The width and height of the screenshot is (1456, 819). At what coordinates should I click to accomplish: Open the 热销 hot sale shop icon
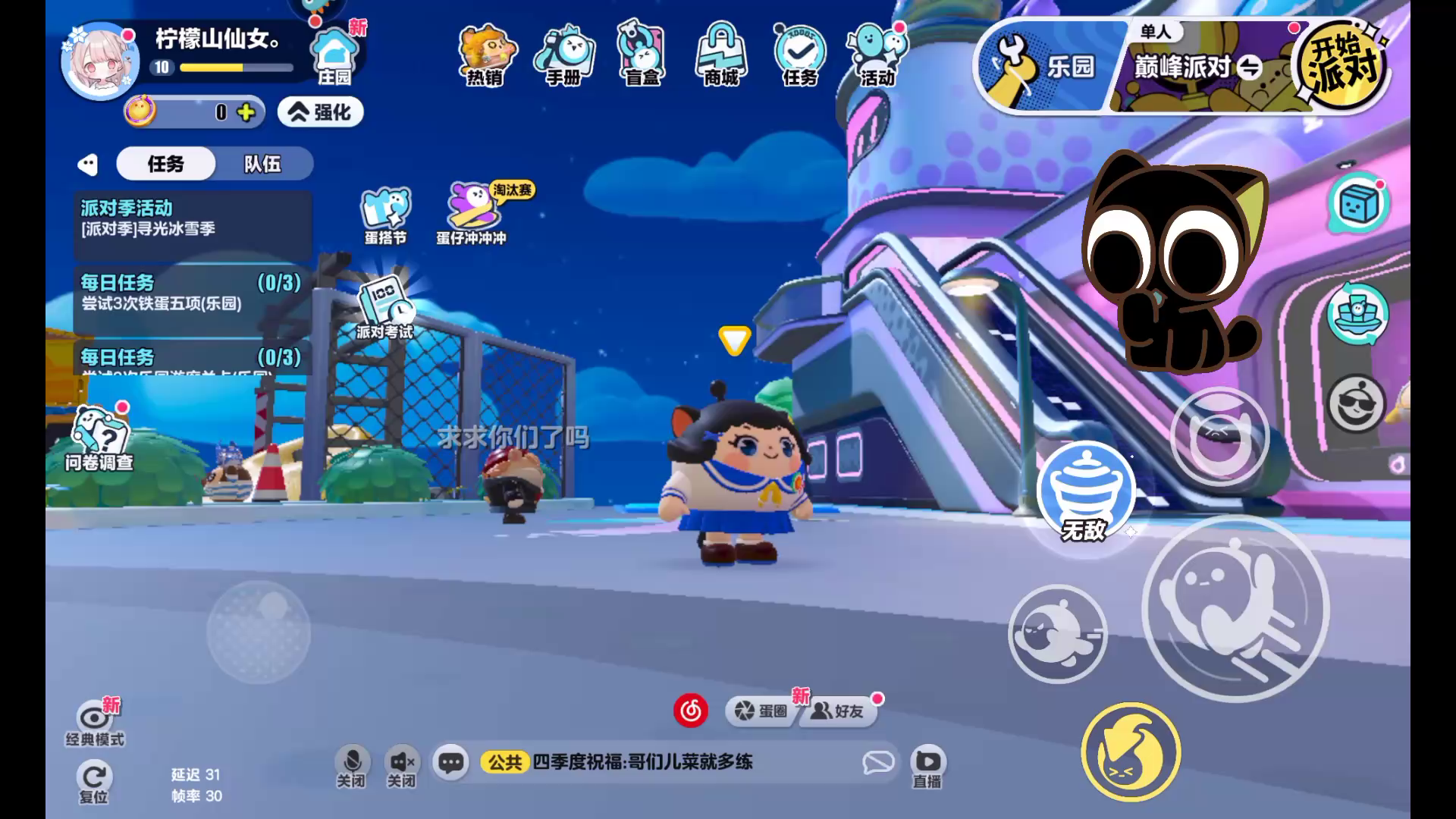pos(485,55)
